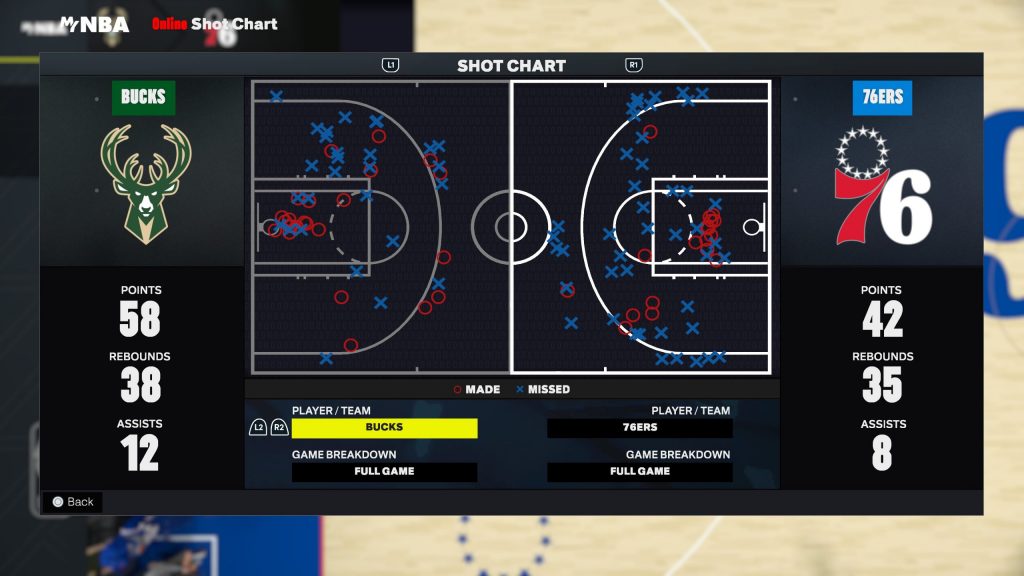
Task: Change the left Full Game breakdown option
Action: 384,472
